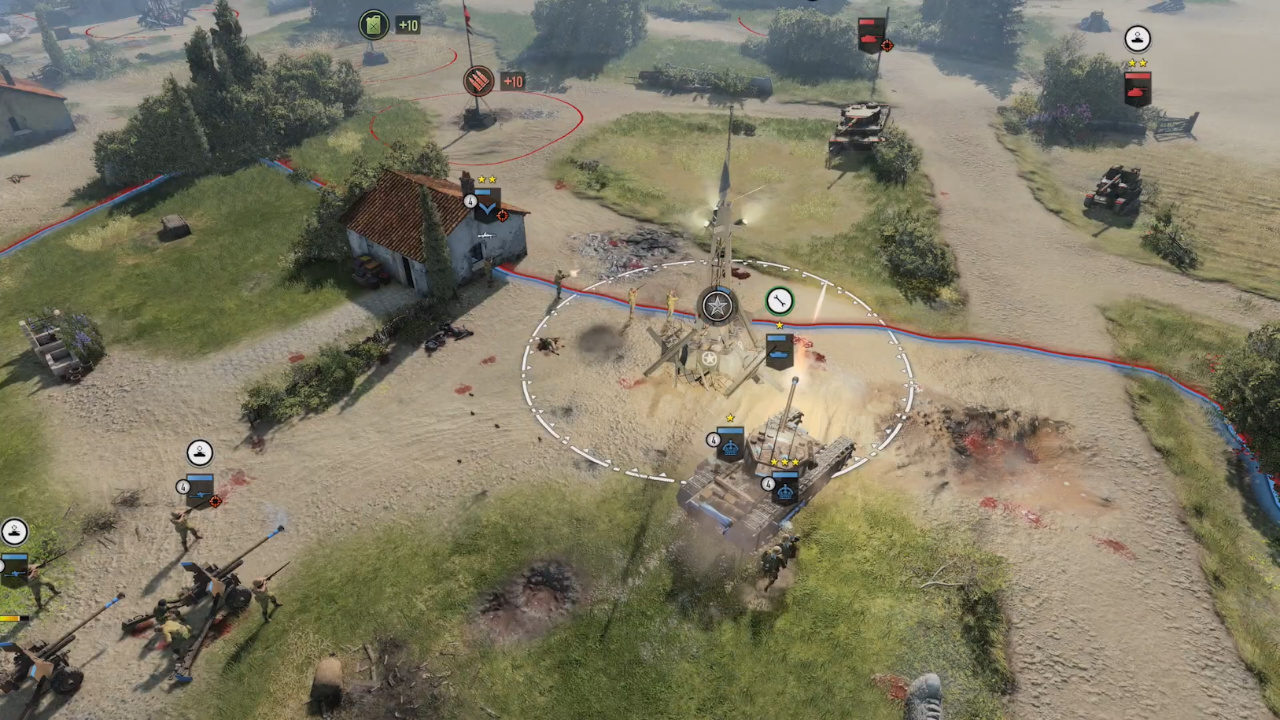The width and height of the screenshot is (1280, 720).
Task: Select the three-star crown unit shield
Action: point(785,487)
